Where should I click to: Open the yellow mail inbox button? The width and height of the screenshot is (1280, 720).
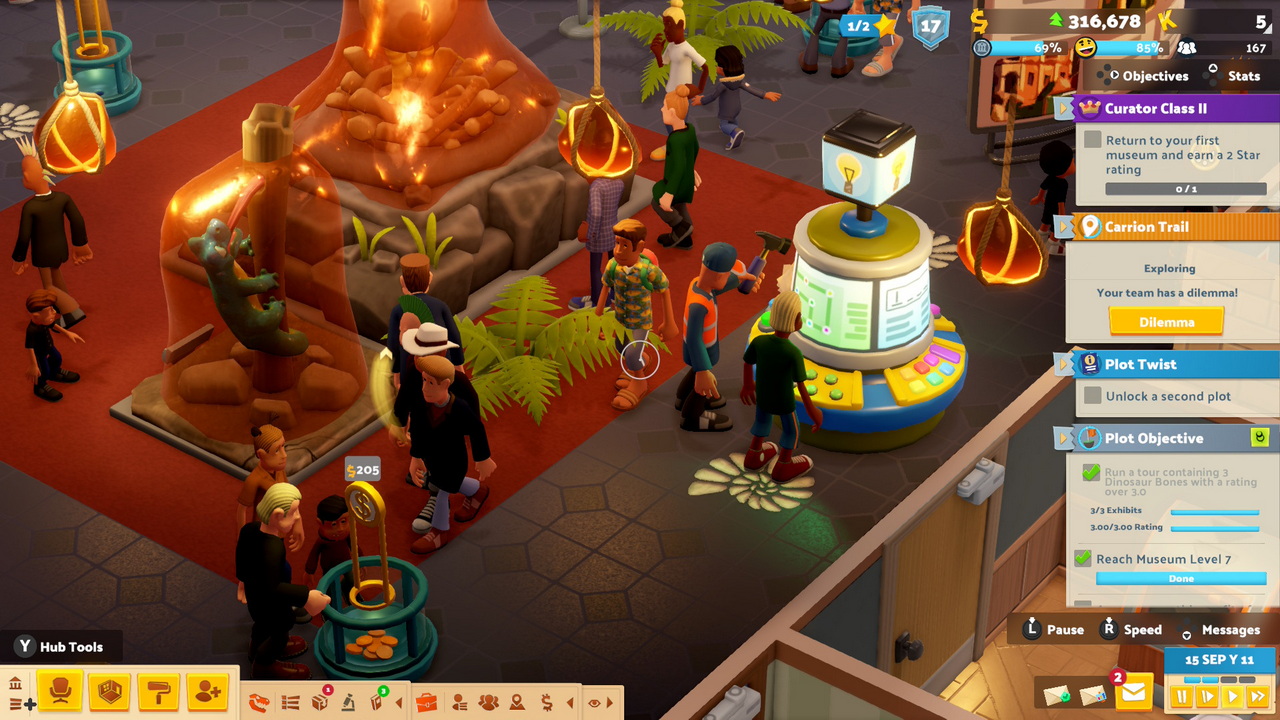pyautogui.click(x=1134, y=692)
